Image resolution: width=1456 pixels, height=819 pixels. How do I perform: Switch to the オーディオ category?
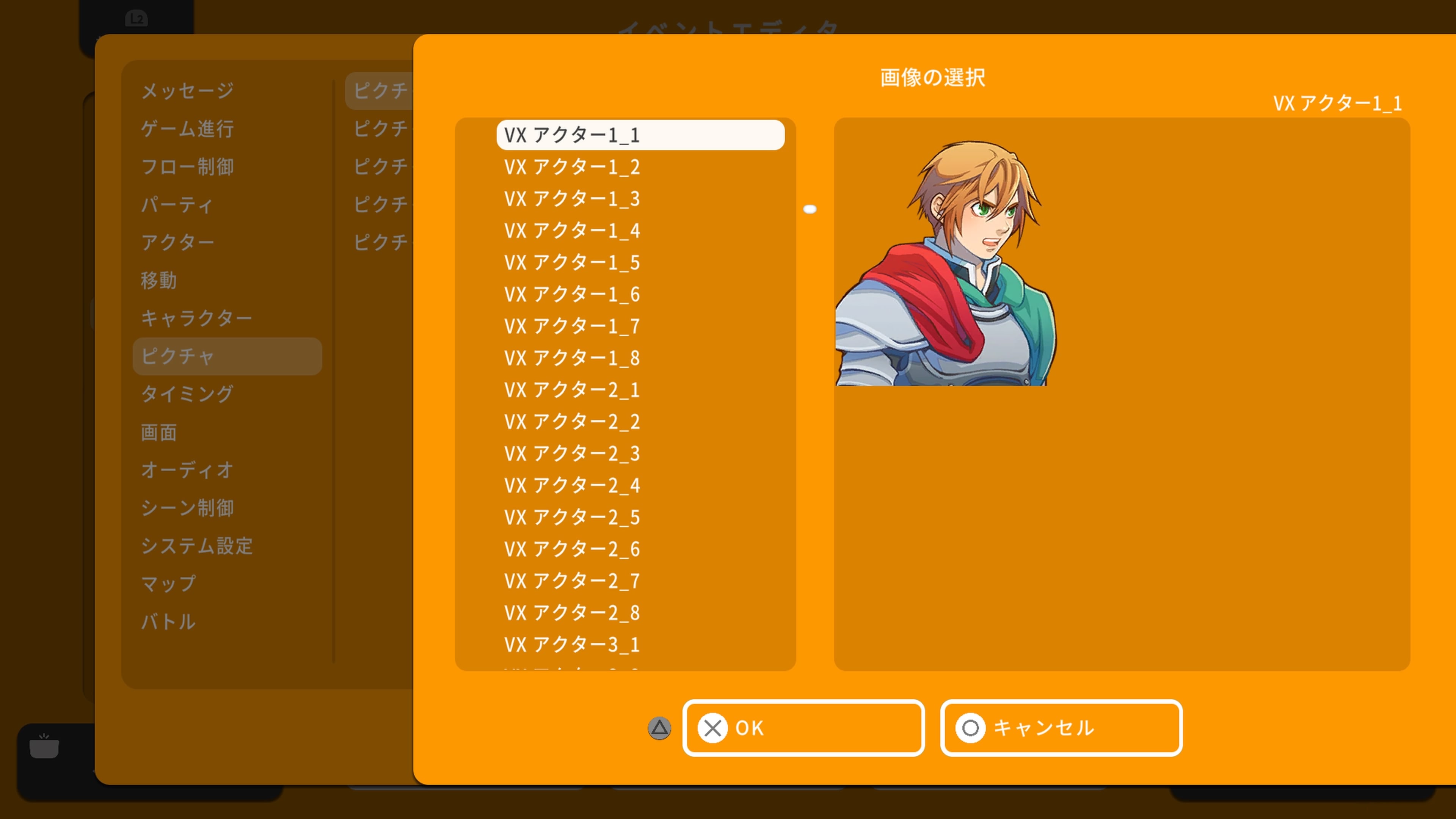pos(187,470)
